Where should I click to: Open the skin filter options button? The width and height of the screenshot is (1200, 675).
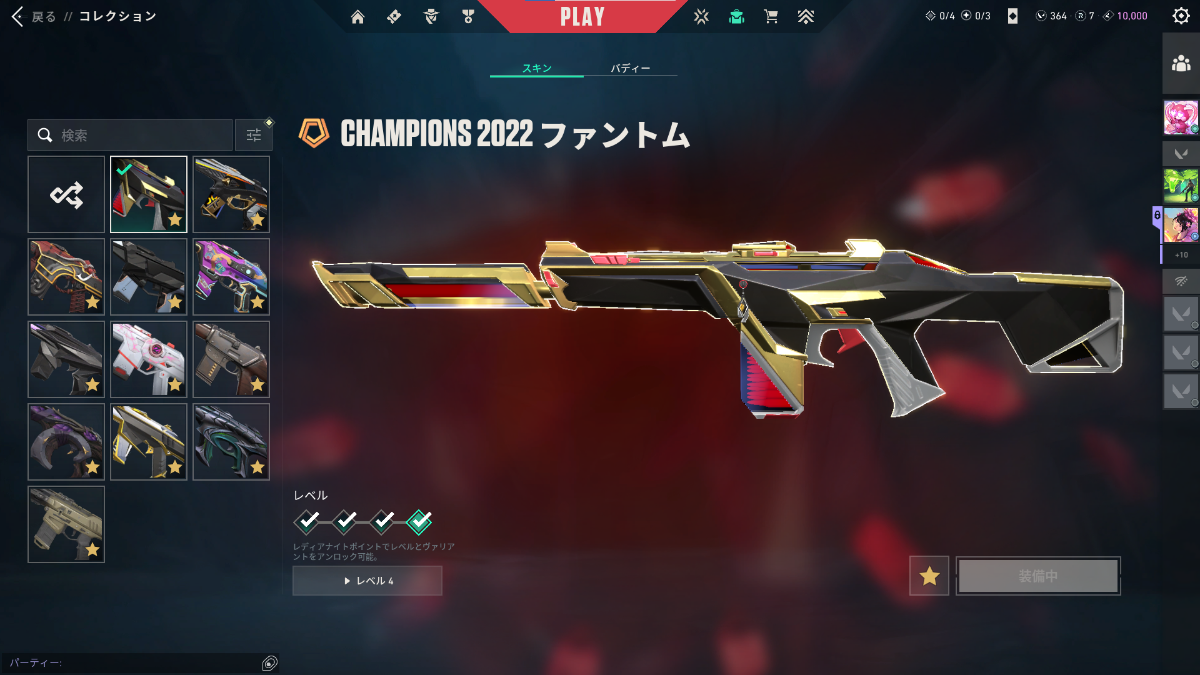tap(254, 135)
